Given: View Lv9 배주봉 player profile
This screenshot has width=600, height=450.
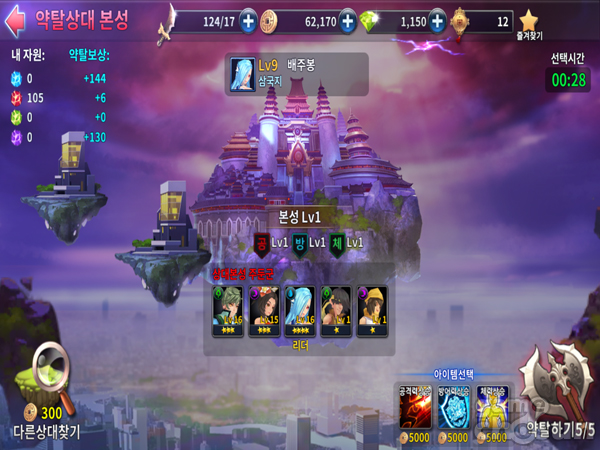Looking at the screenshot, I should coord(295,74).
